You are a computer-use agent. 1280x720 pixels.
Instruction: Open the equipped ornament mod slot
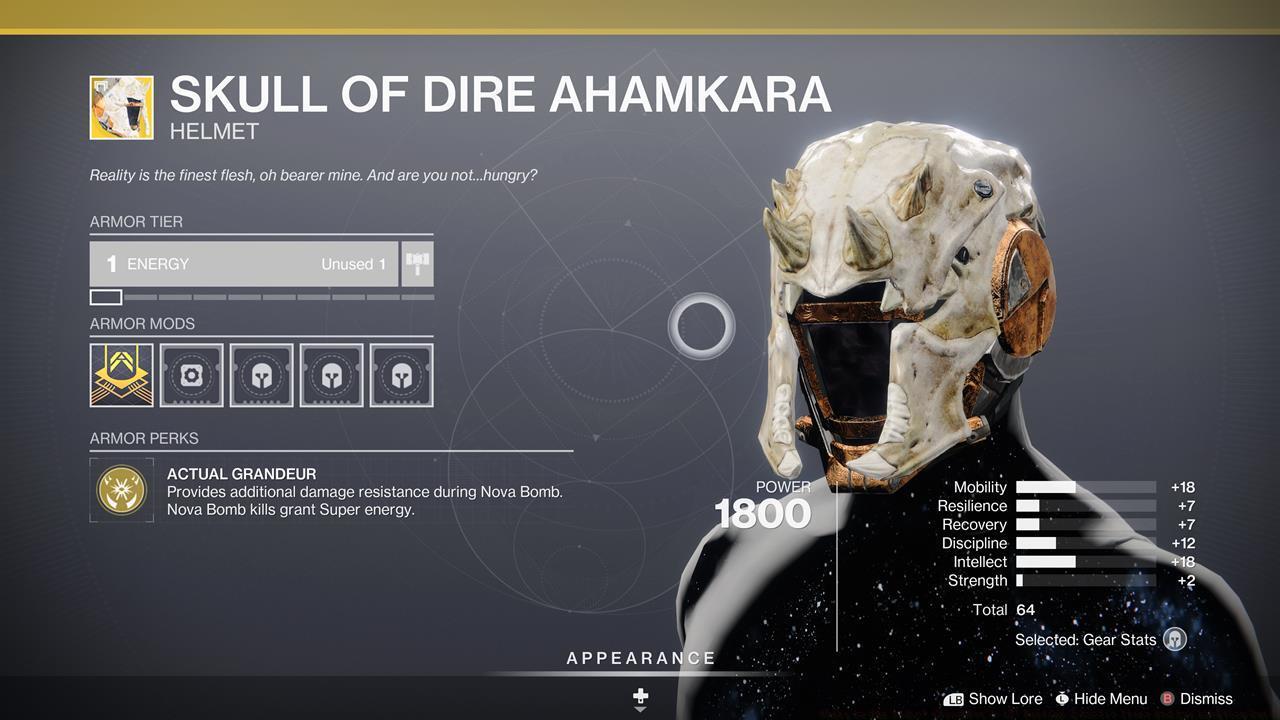pyautogui.click(x=120, y=374)
